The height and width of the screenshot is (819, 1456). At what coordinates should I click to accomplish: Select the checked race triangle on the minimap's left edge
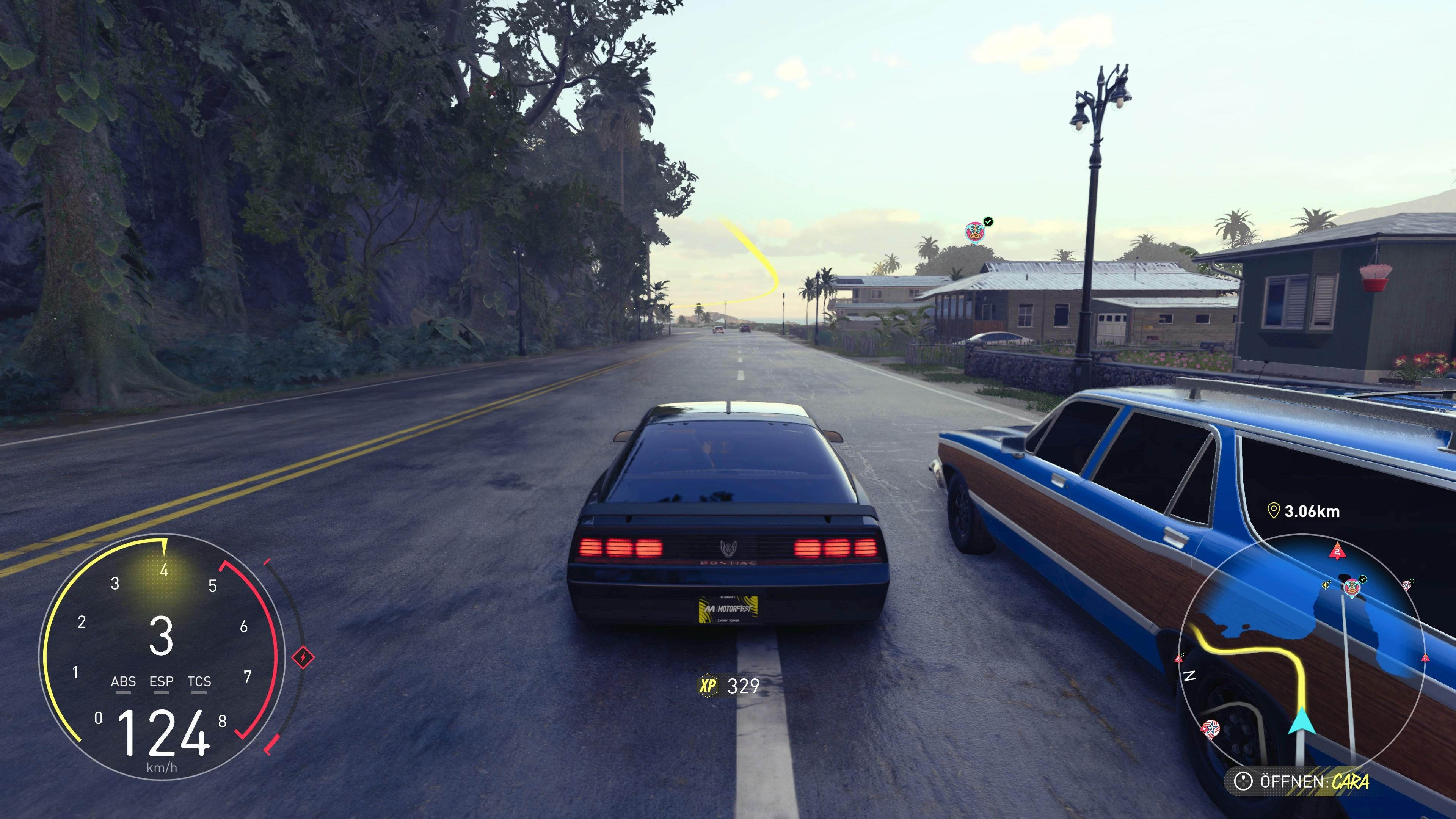point(1179,659)
